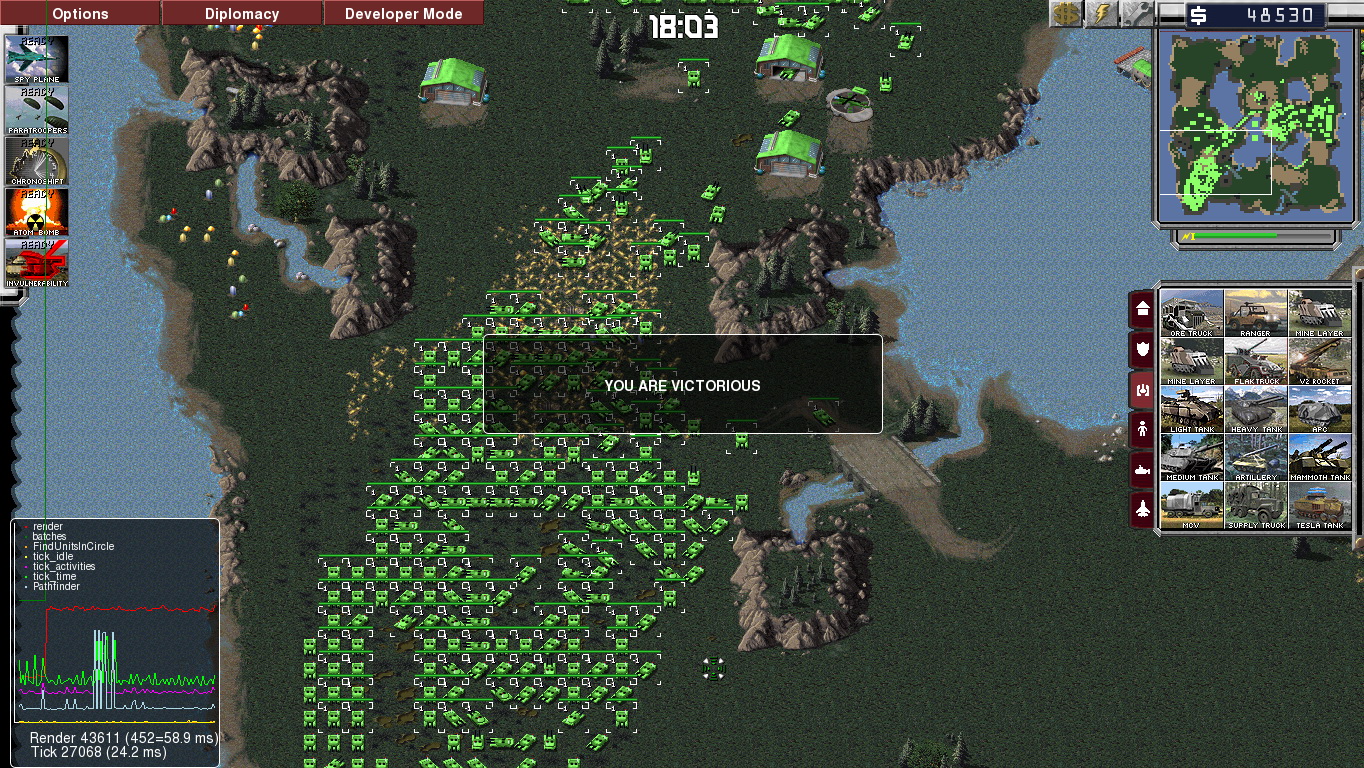This screenshot has height=768, width=1364.
Task: Queue a Tesla Tank
Action: 1320,506
